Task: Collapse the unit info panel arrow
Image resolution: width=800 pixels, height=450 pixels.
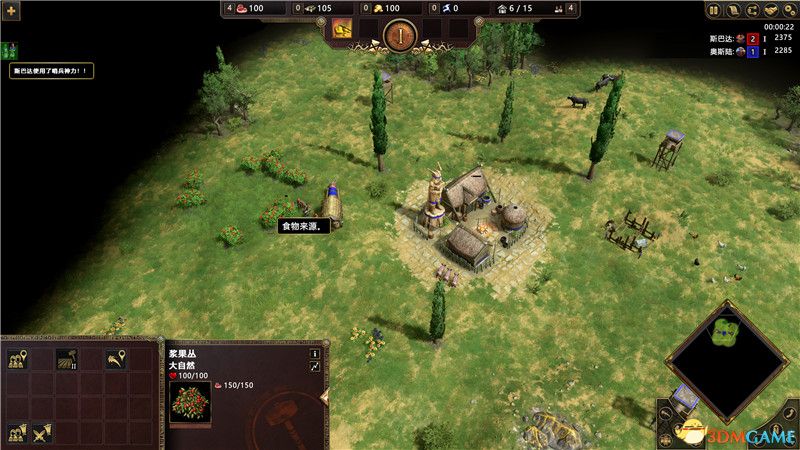Action: tap(323, 398)
